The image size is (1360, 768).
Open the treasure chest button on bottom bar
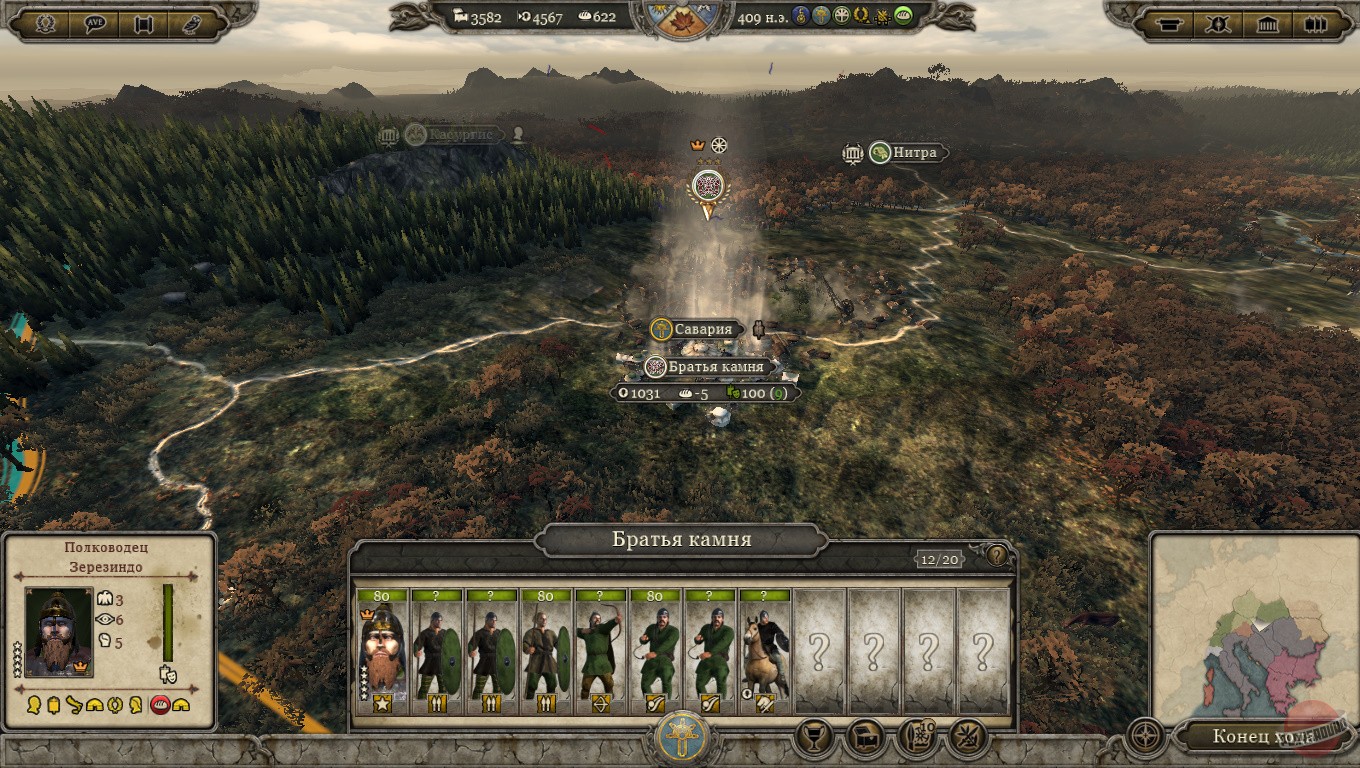coord(866,738)
